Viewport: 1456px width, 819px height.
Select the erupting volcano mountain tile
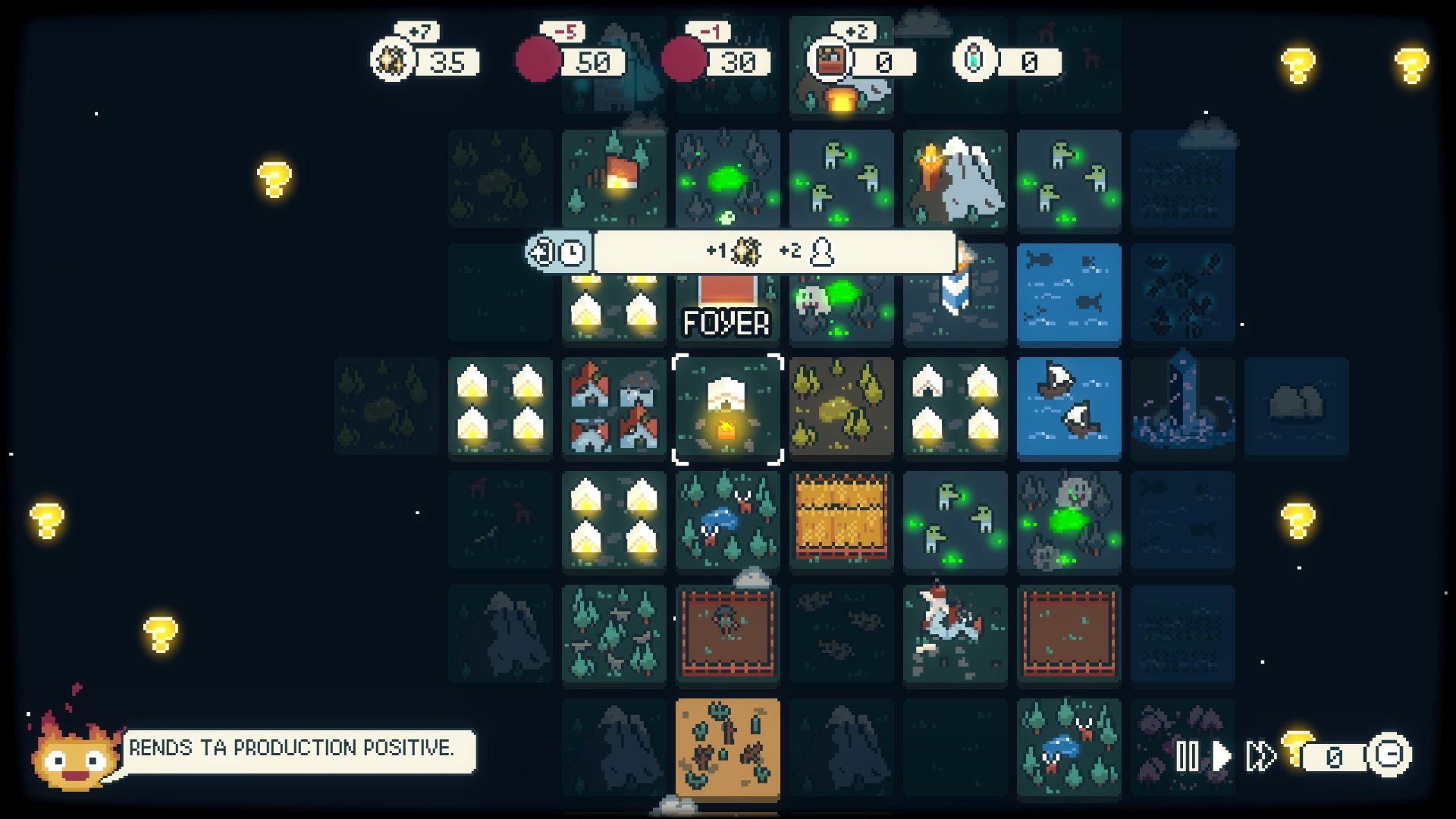pyautogui.click(x=955, y=180)
